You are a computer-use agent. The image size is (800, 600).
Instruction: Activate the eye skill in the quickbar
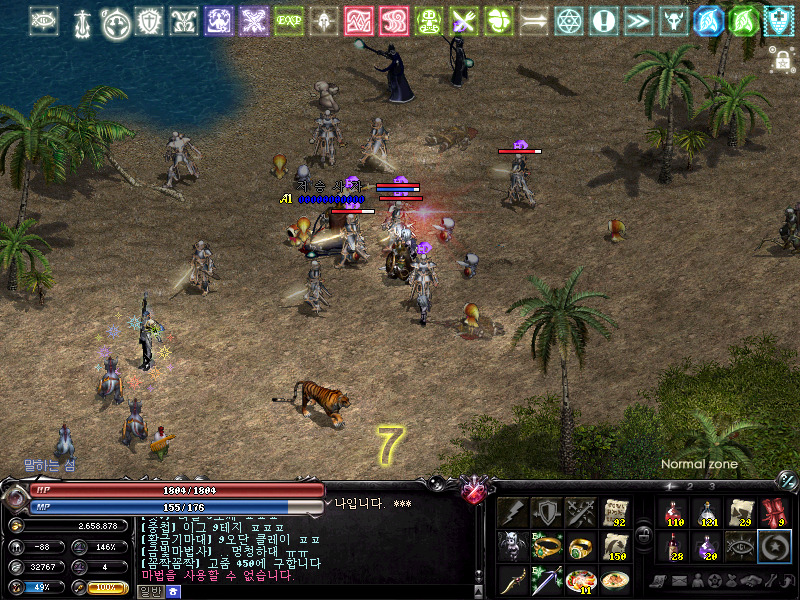click(x=741, y=547)
